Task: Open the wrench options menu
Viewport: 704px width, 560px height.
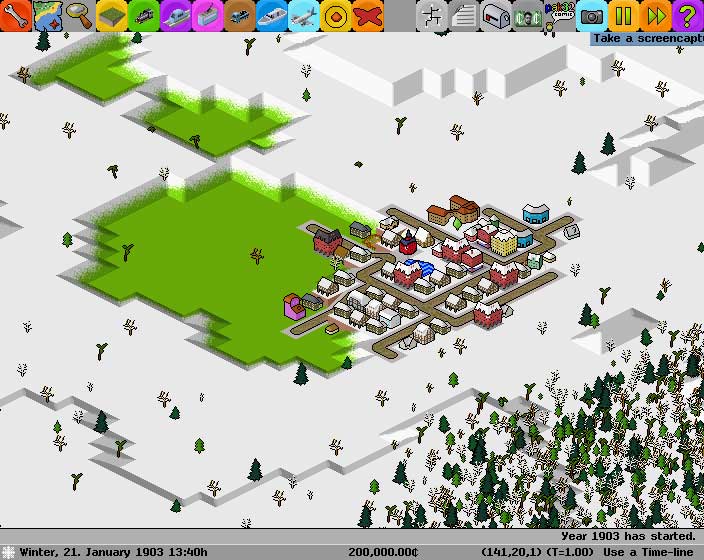Action: (x=16, y=15)
